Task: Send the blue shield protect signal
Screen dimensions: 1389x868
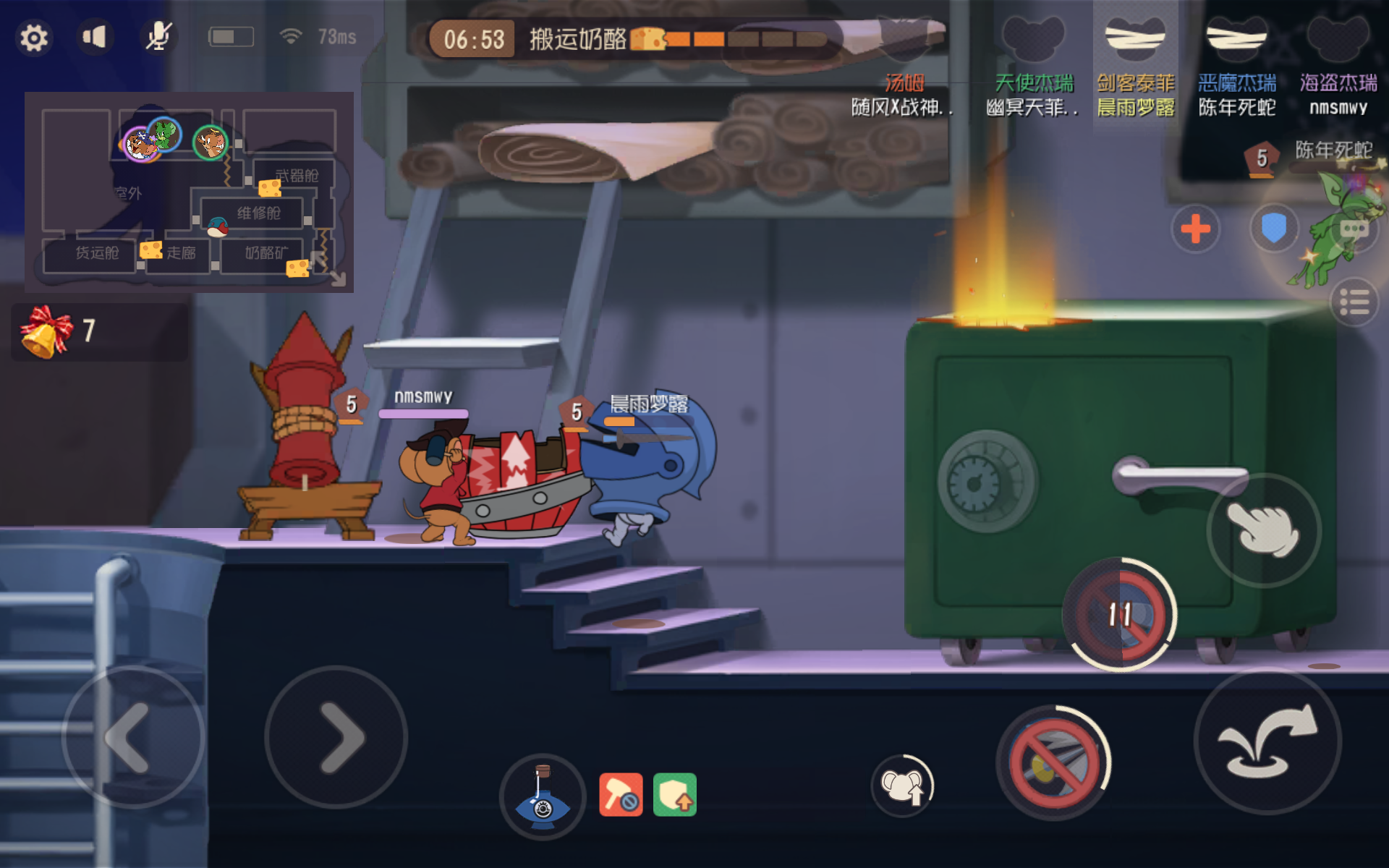Action: 1274,229
